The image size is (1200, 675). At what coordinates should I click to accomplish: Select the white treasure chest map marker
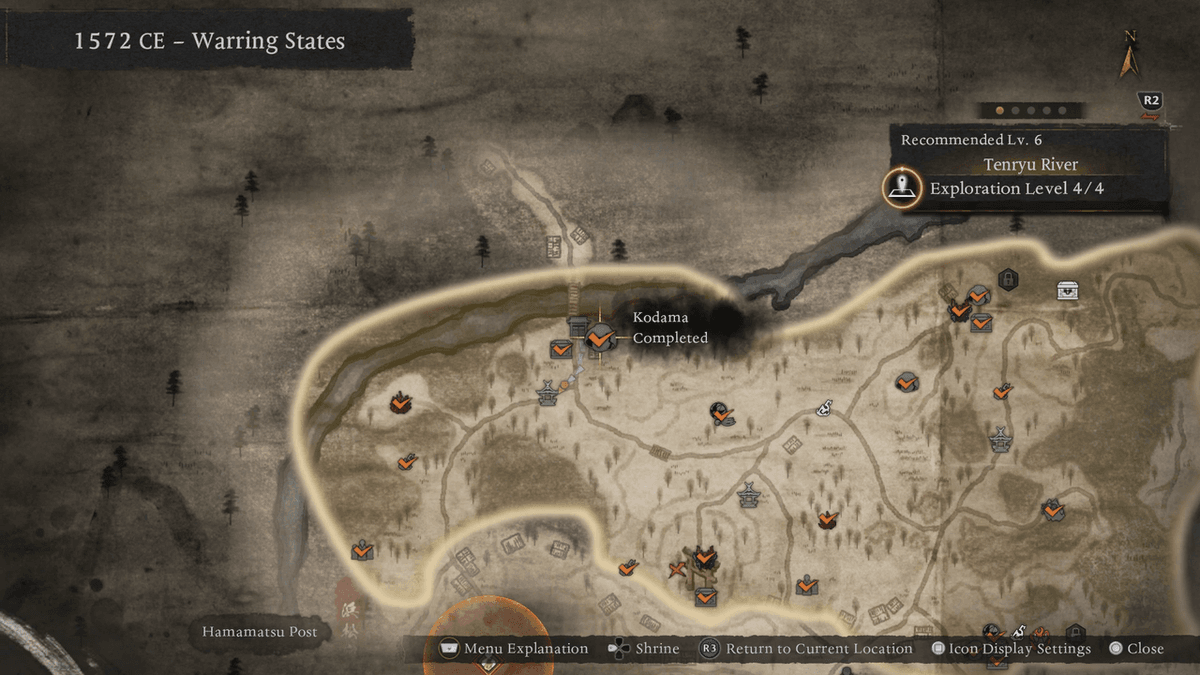coord(1068,290)
